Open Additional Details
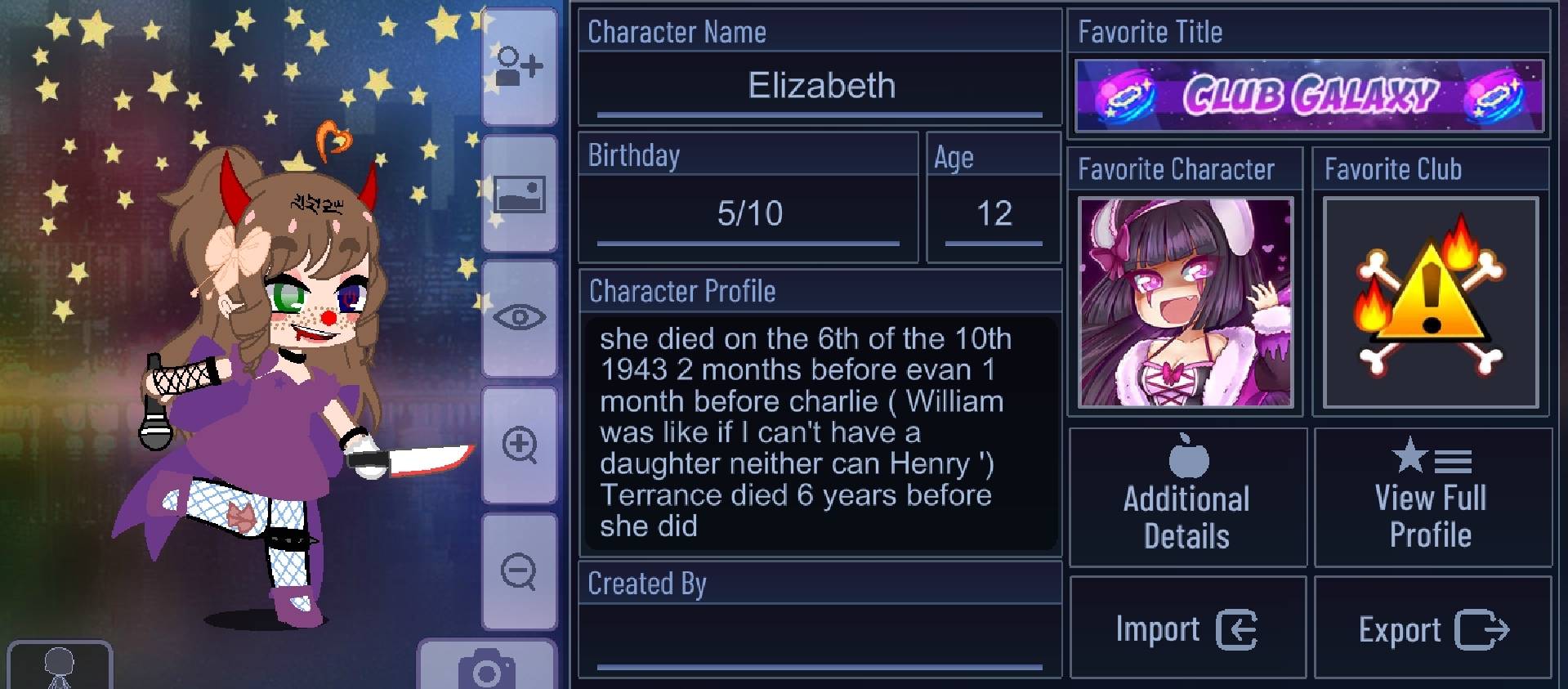The width and height of the screenshot is (1568, 689). coord(1187,498)
